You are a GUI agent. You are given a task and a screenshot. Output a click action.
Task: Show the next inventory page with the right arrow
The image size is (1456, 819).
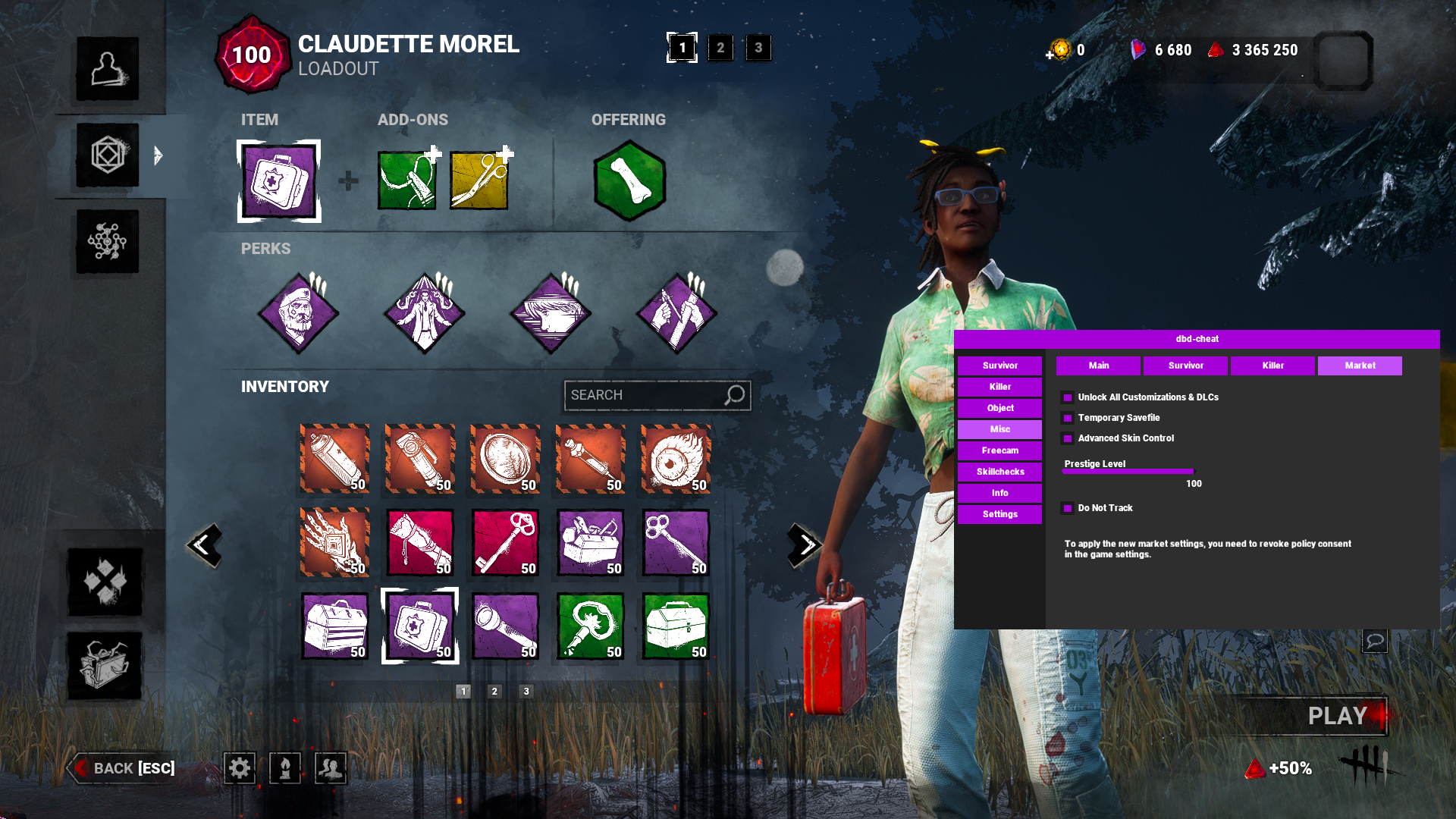coord(805,544)
